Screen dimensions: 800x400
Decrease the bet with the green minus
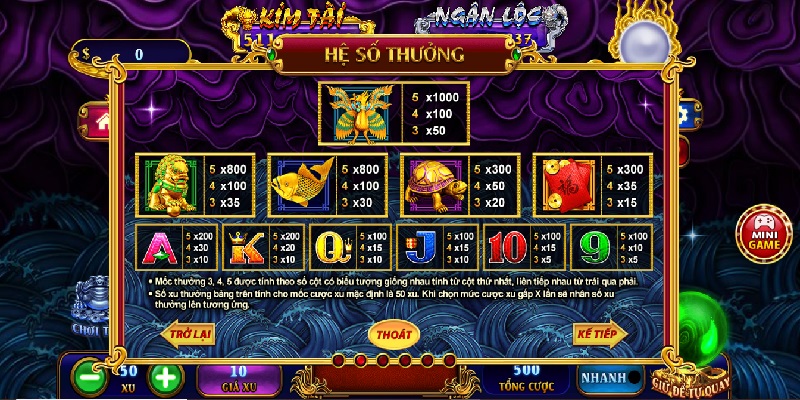pos(90,378)
